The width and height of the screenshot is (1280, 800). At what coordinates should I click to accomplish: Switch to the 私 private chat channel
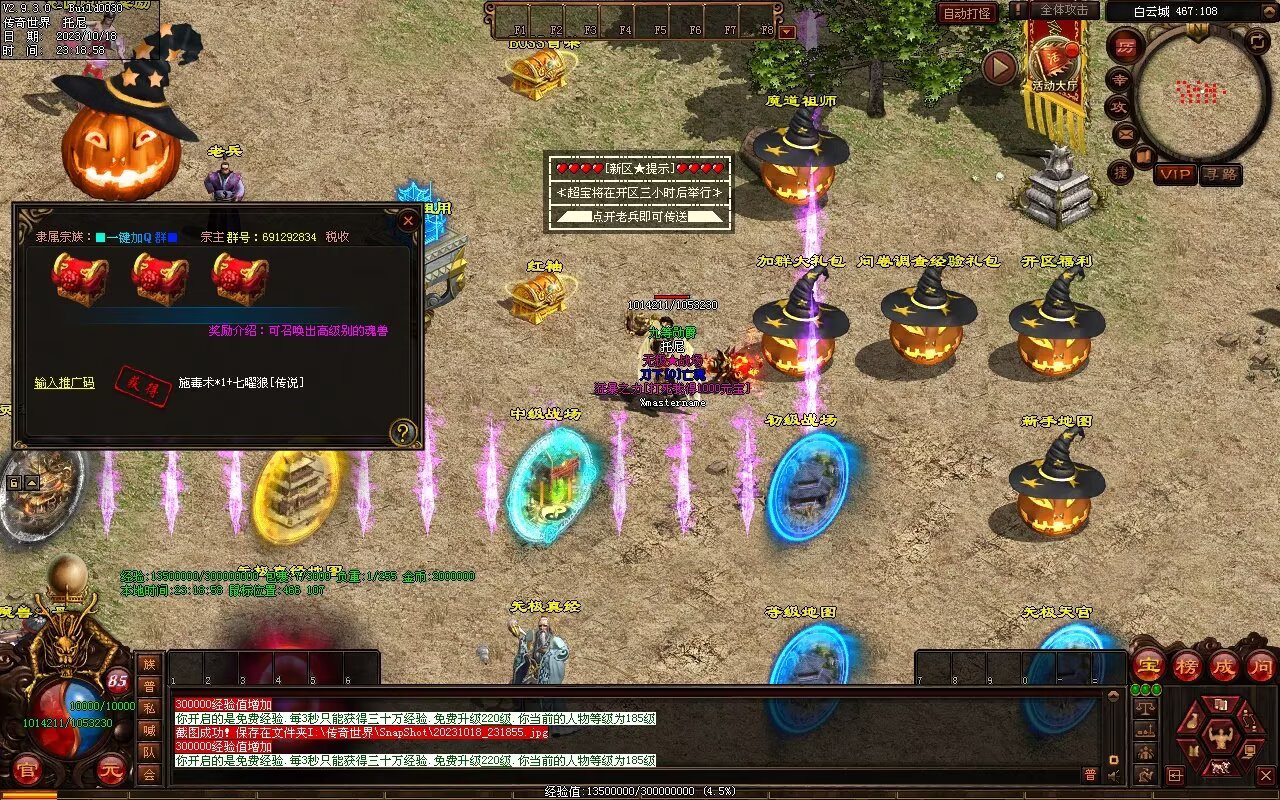click(x=149, y=708)
